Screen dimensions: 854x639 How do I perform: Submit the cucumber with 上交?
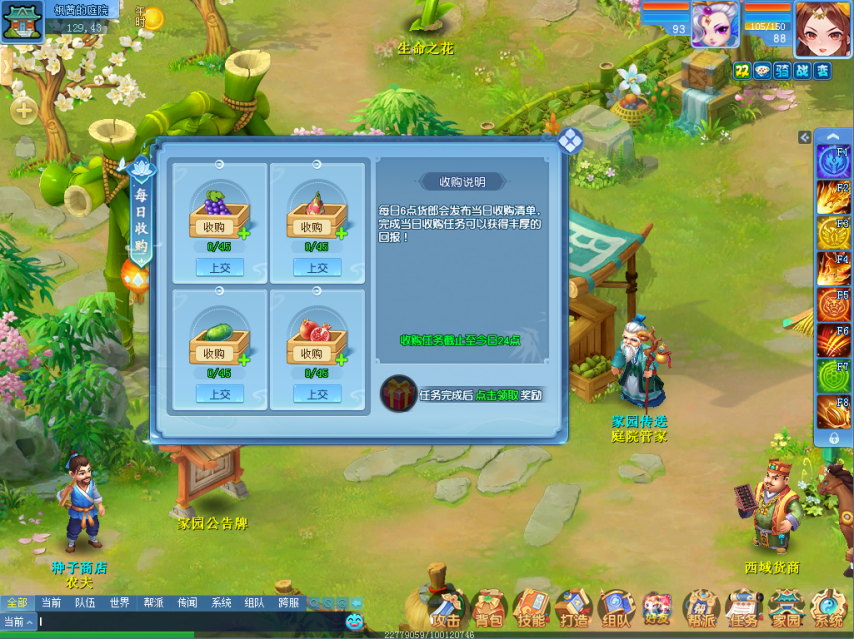219,394
